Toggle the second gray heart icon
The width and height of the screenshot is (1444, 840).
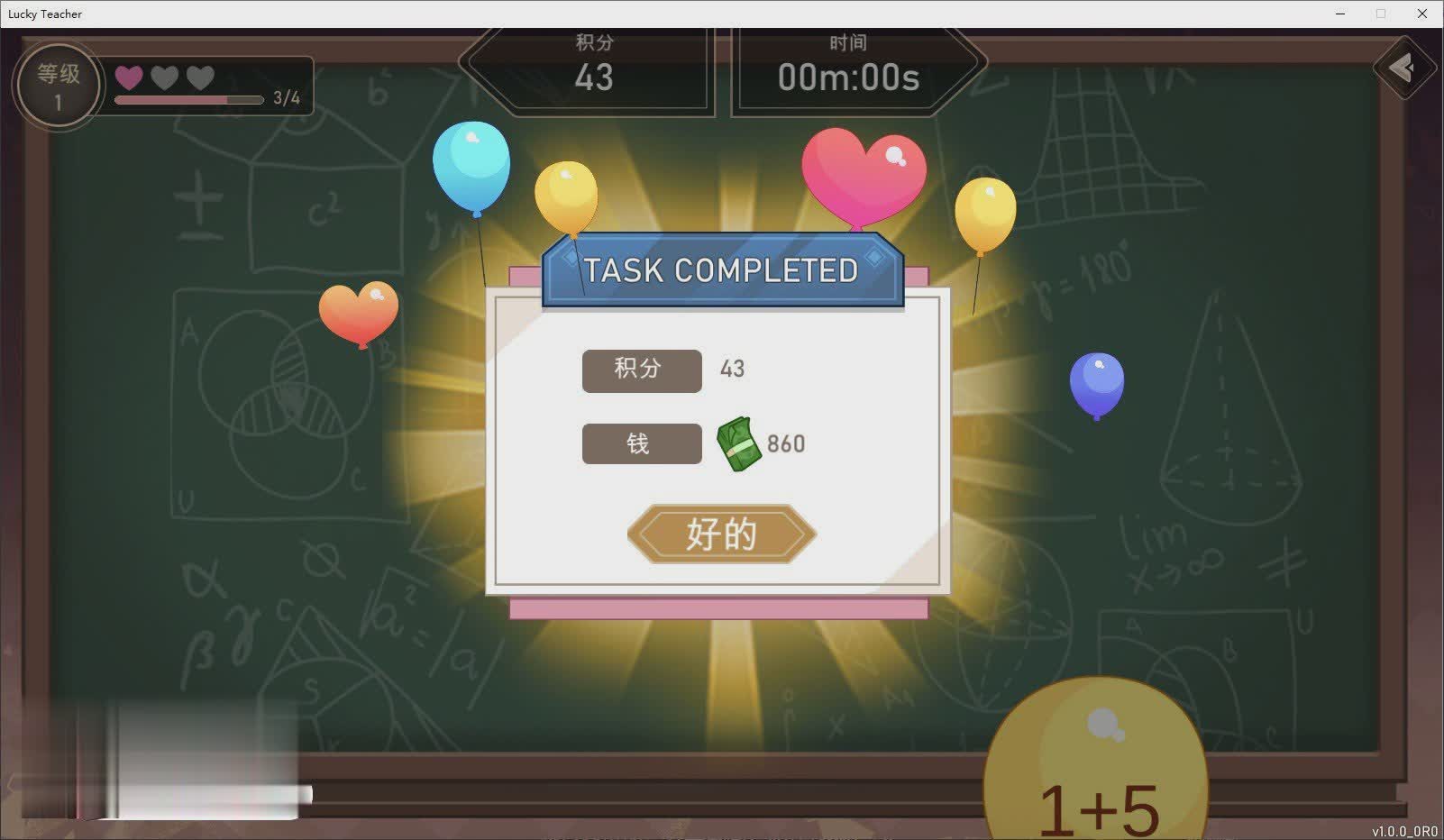coord(163,78)
